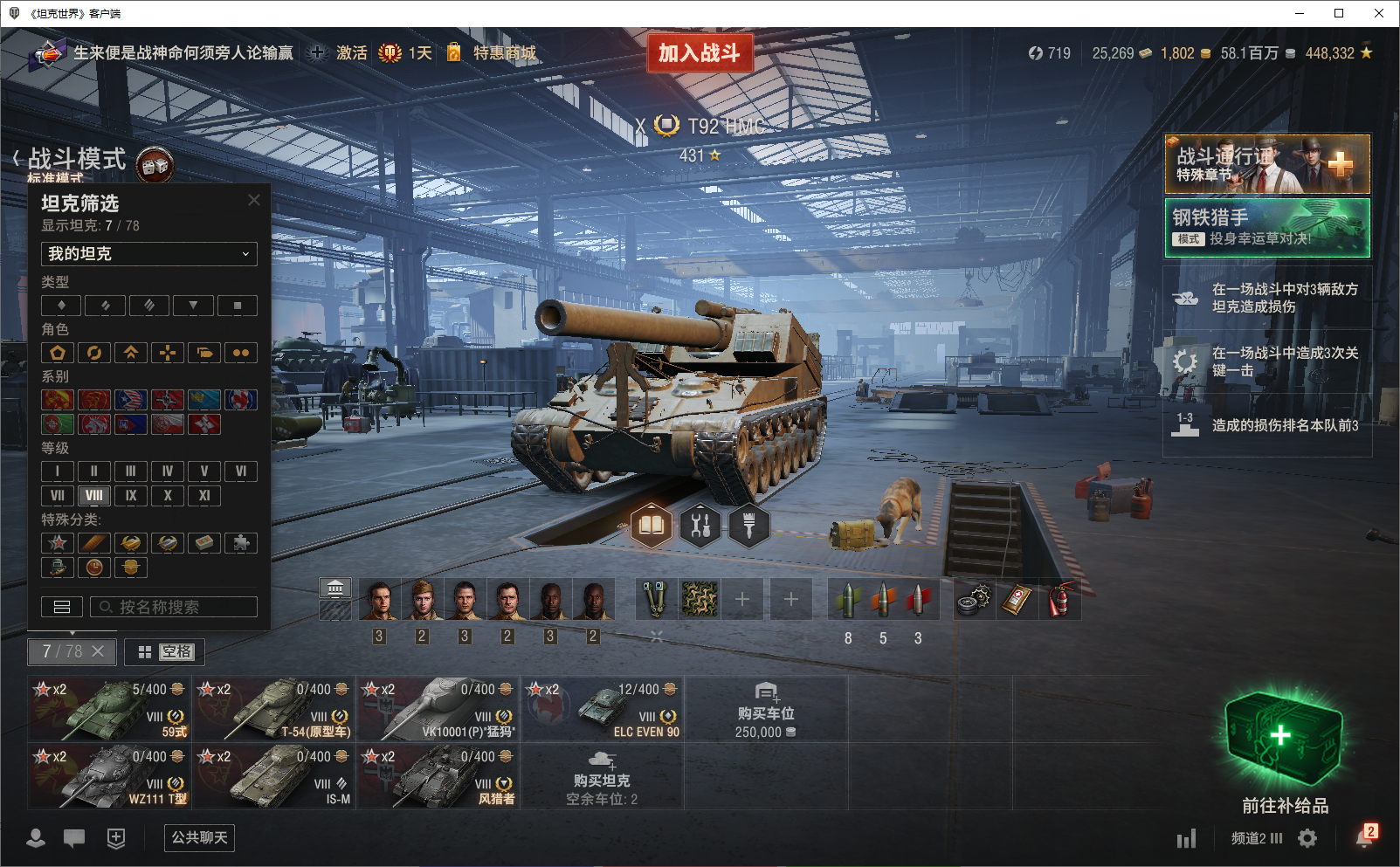Select the WZ111 T型 tank card
Image resolution: width=1400 pixels, height=867 pixels.
click(x=108, y=776)
